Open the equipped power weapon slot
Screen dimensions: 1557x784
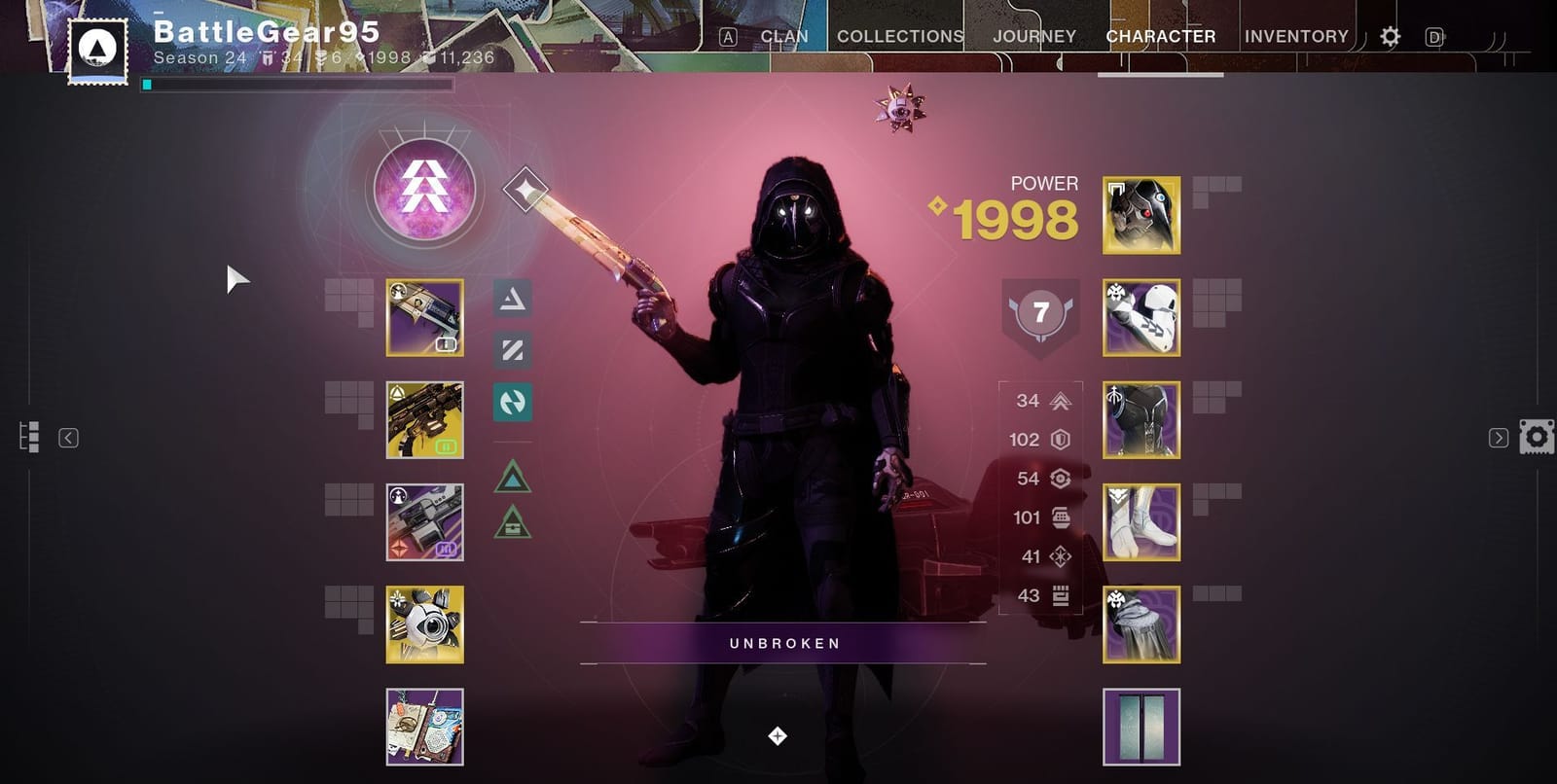(x=425, y=523)
